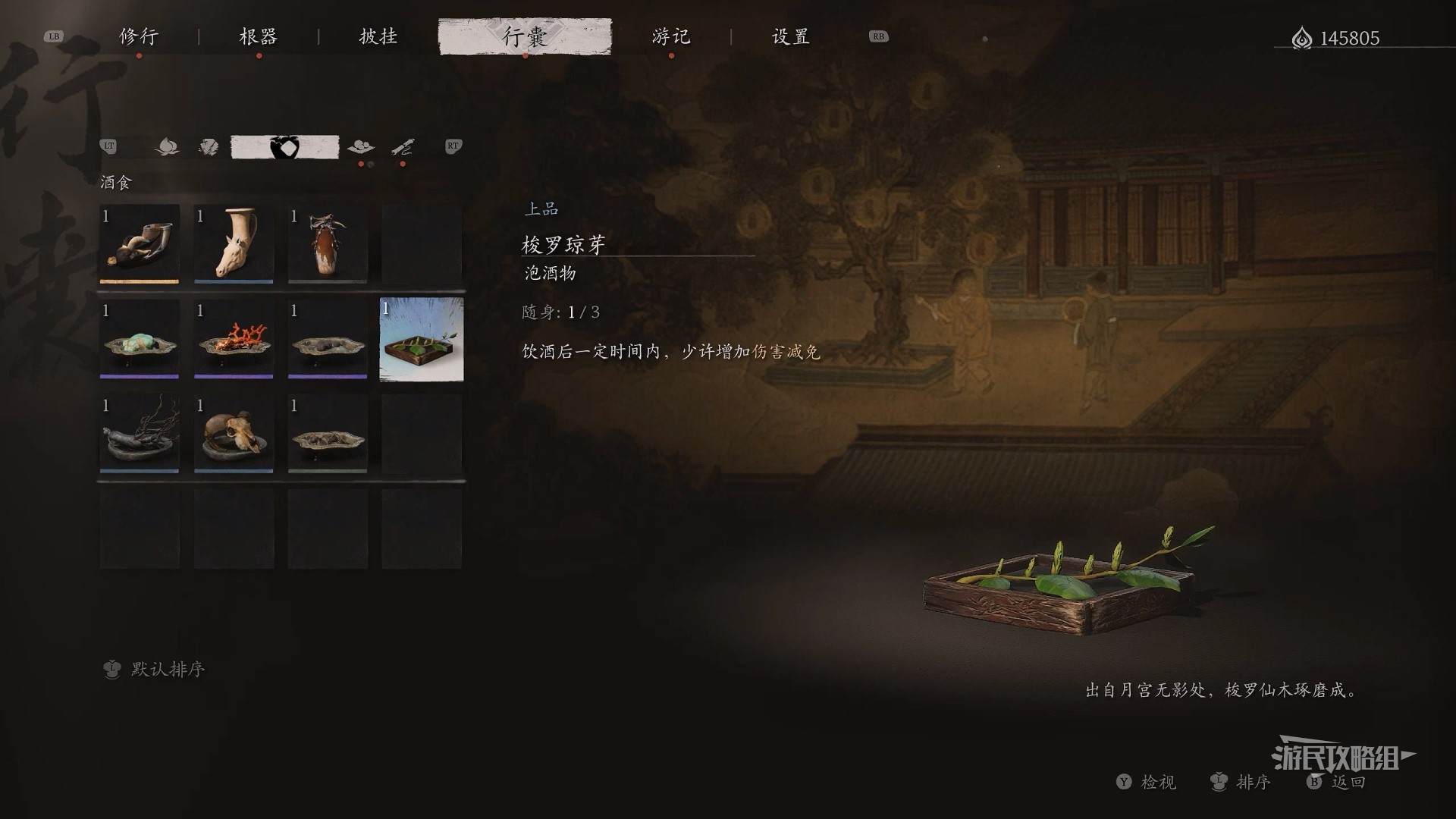This screenshot has height=819, width=1456.
Task: Switch to the scroll category icon
Action: [403, 147]
